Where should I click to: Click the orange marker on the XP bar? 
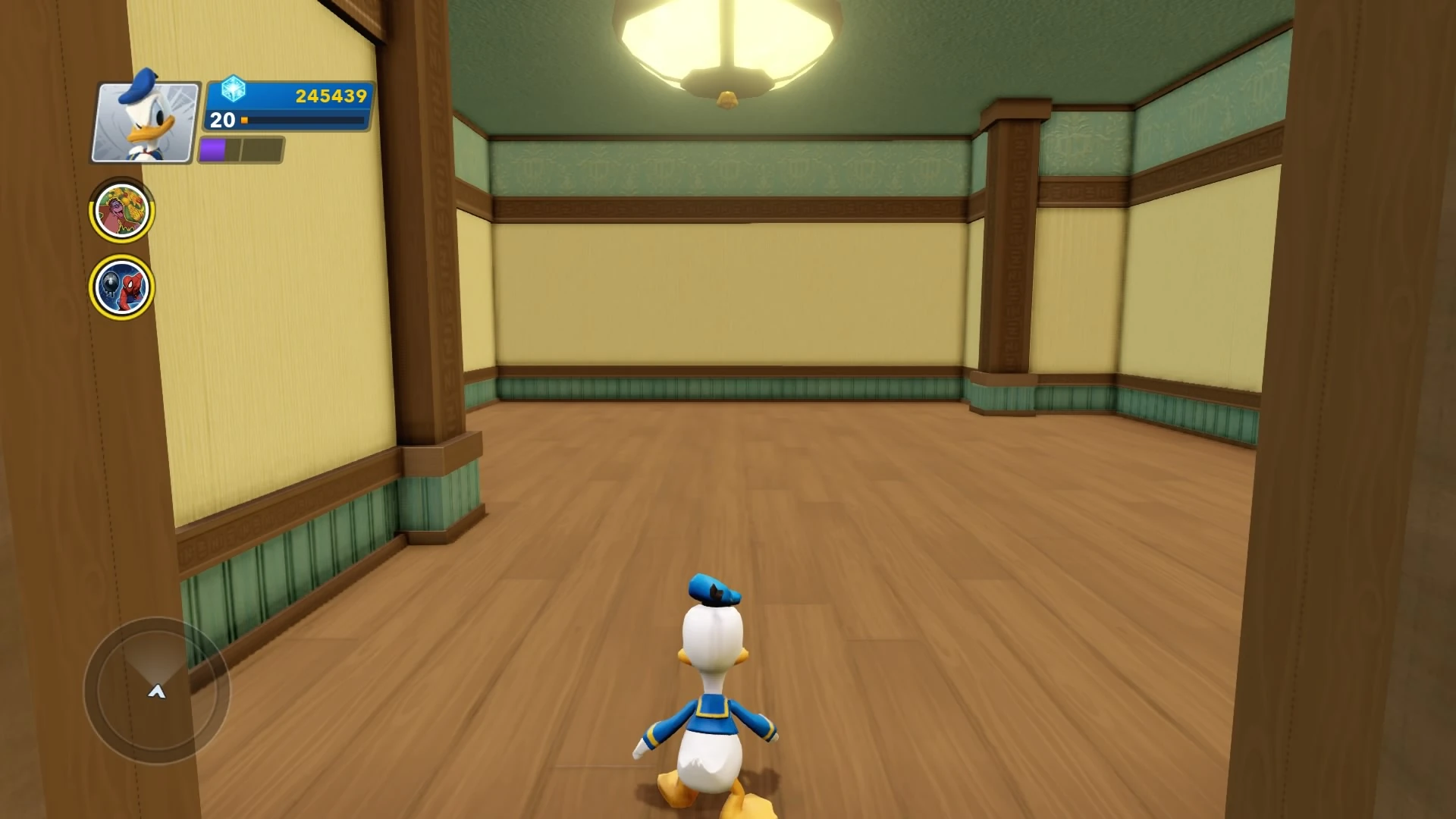coord(245,120)
